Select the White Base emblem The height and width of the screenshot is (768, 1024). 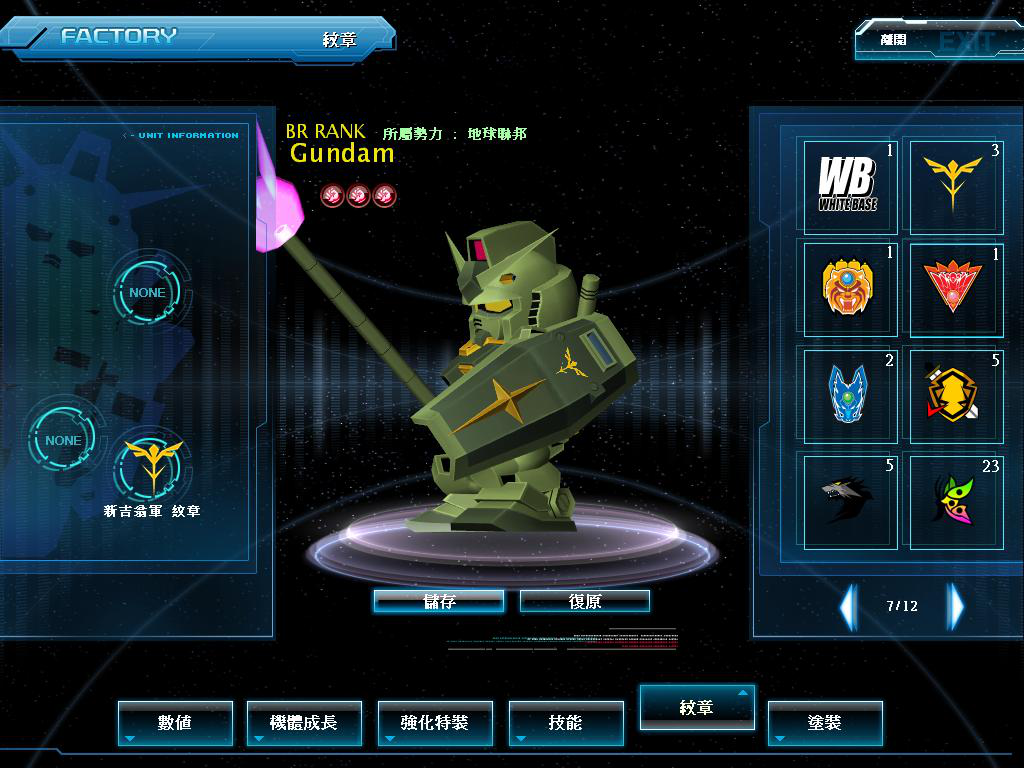850,185
